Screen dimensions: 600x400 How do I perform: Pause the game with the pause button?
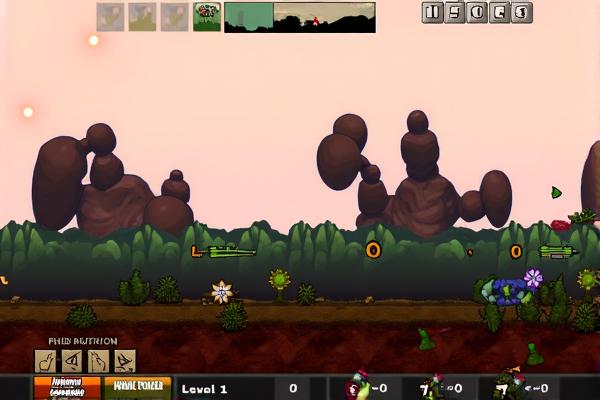(433, 13)
